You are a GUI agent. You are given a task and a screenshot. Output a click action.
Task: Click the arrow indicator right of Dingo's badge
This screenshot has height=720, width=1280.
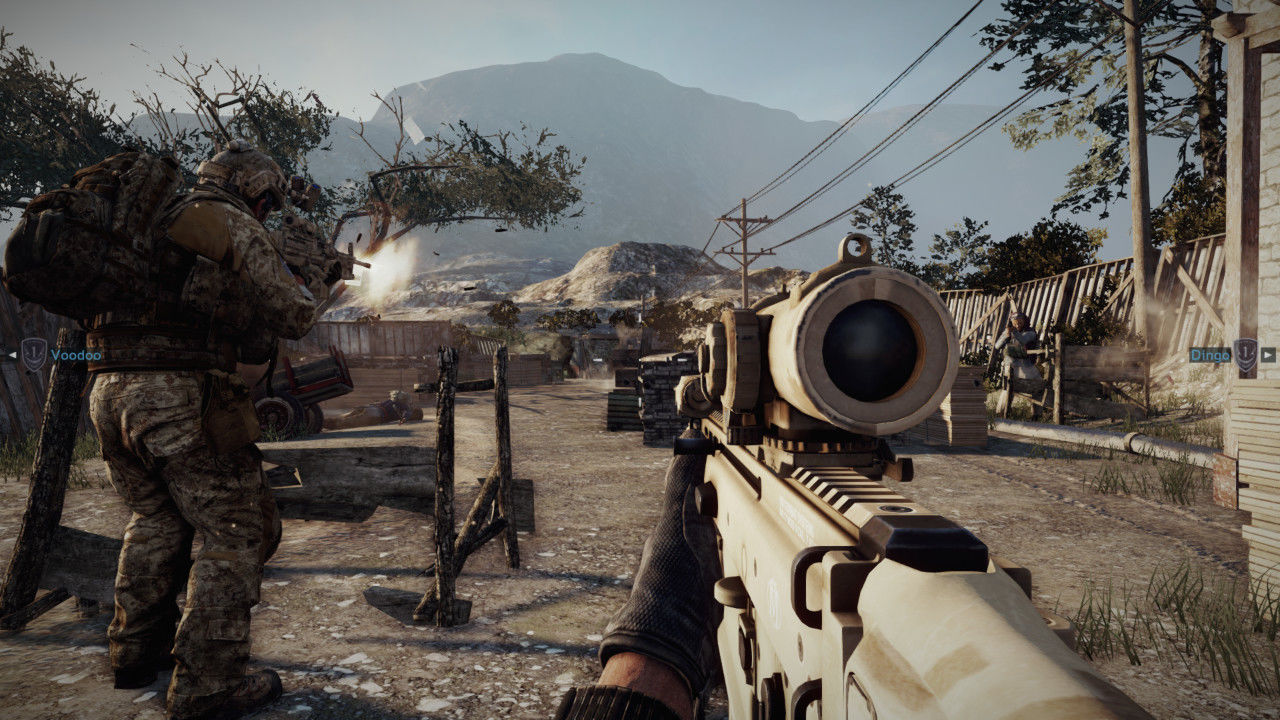coord(1268,355)
